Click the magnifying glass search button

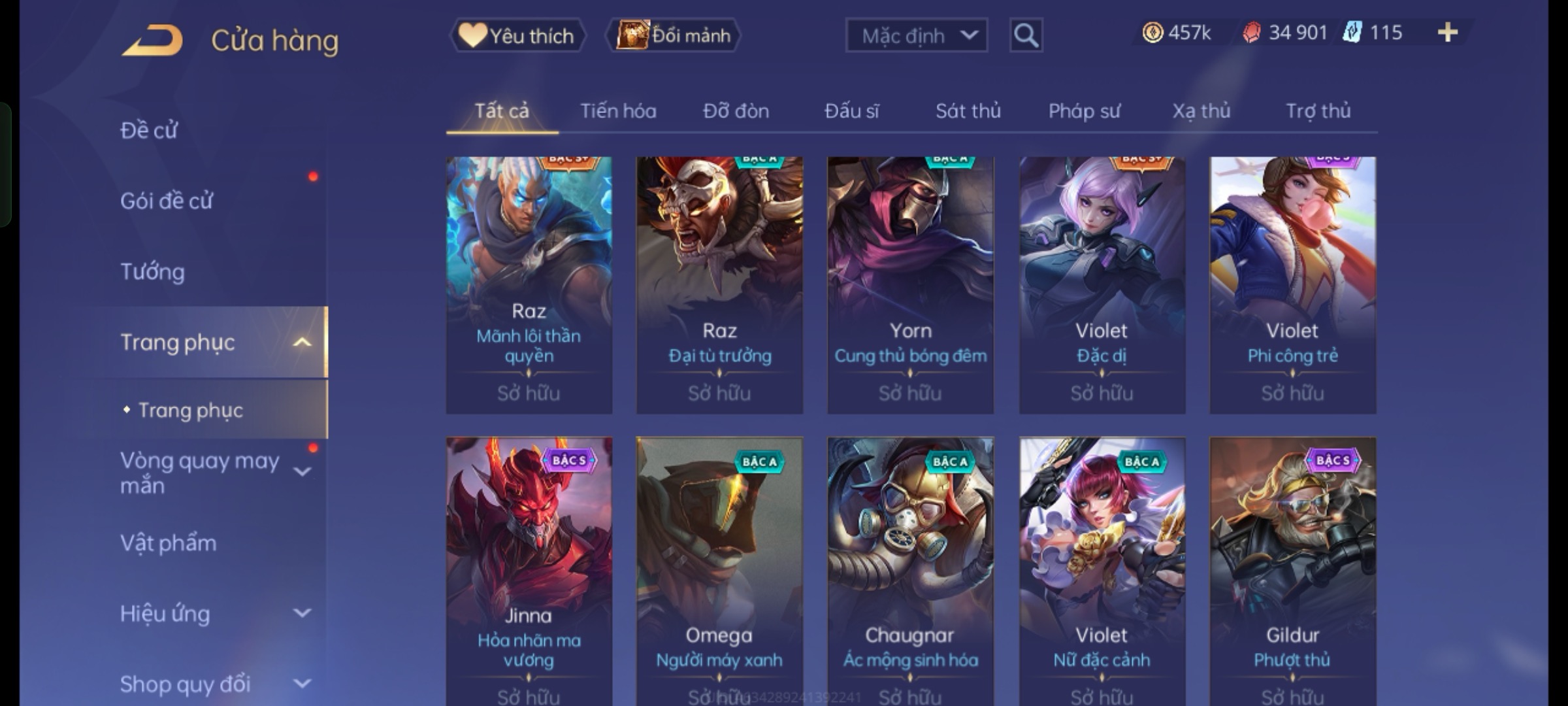point(1026,35)
